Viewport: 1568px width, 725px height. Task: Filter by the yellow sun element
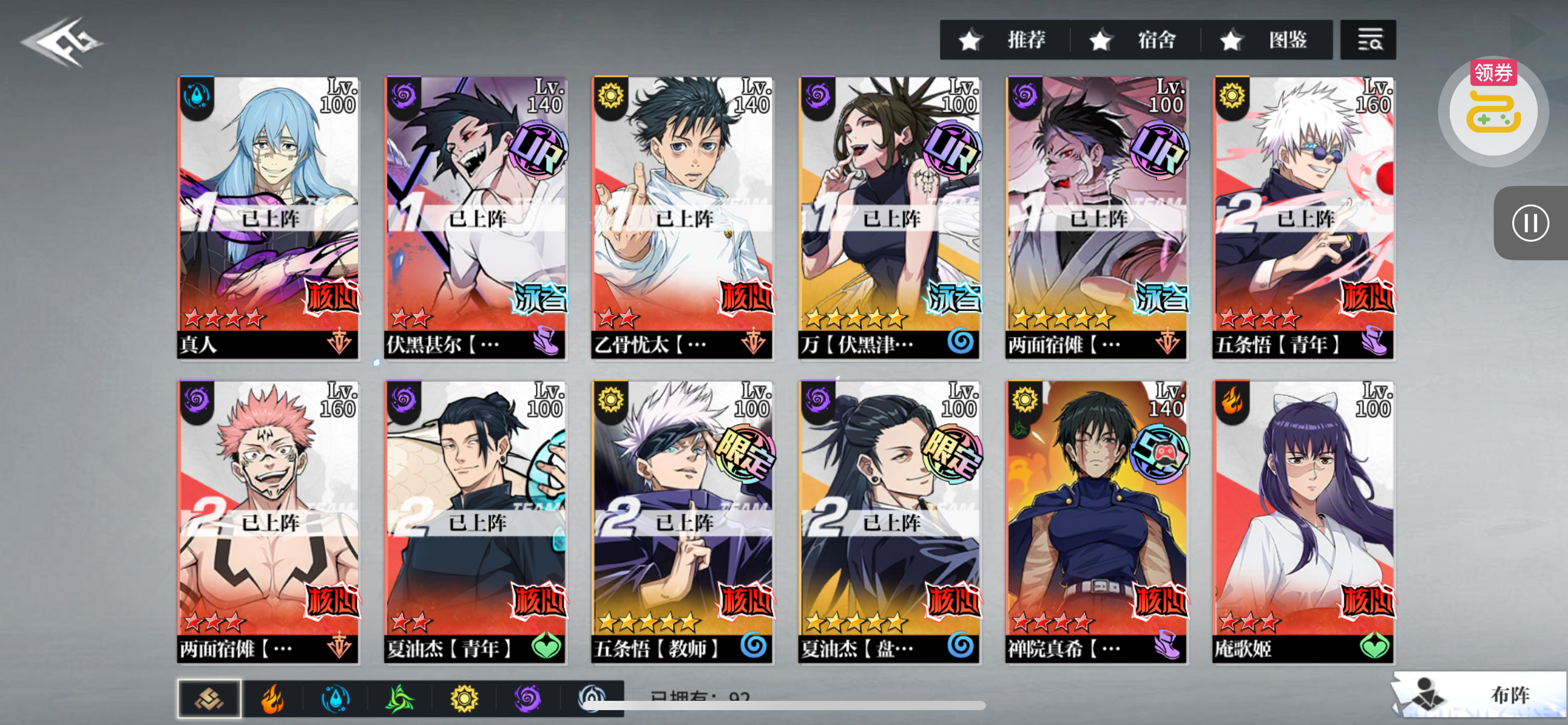point(464,699)
